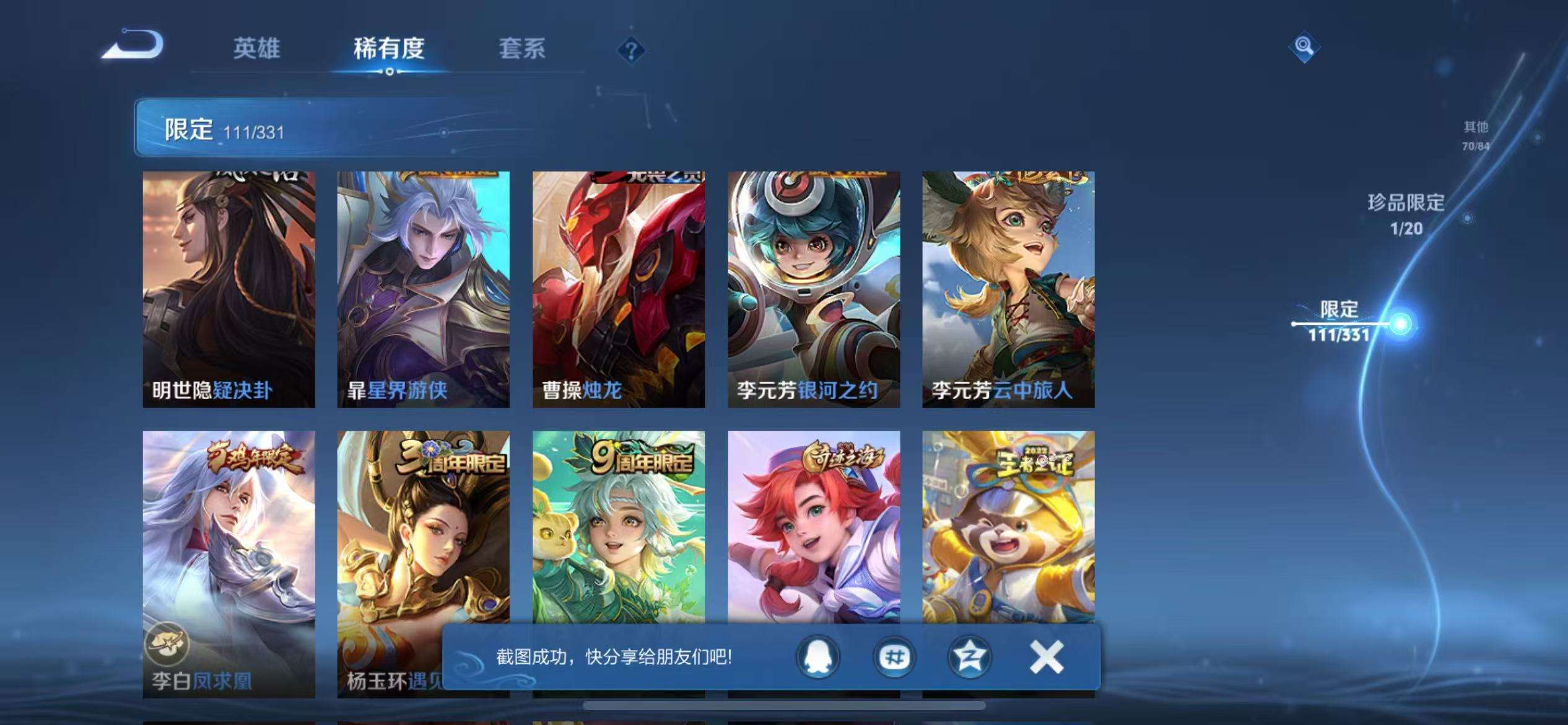Share the screenshot to QQ

click(x=817, y=658)
